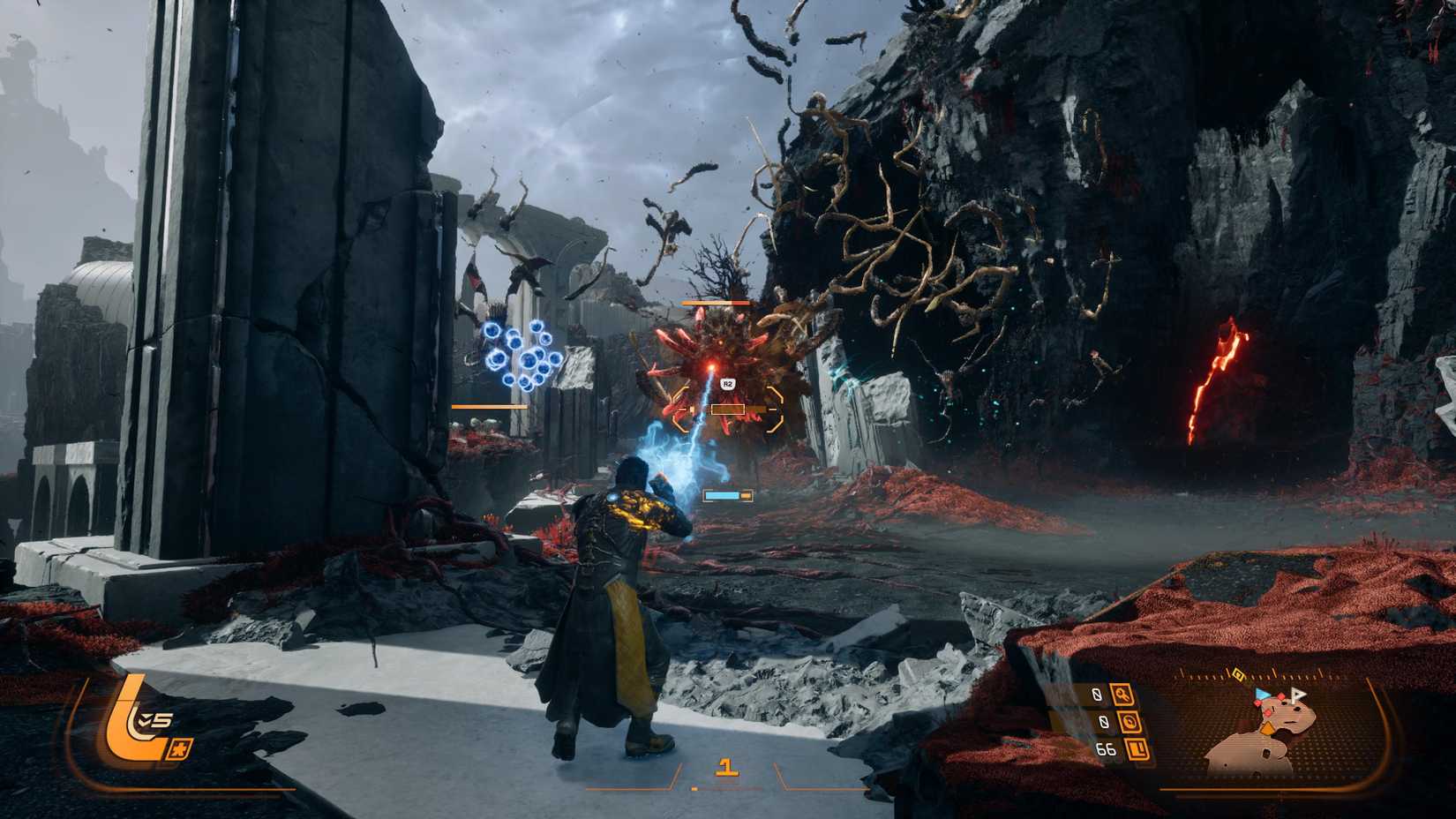The image size is (1456, 819).
Task: Click a red enemy marker on the minimap
Action: 1280,697
